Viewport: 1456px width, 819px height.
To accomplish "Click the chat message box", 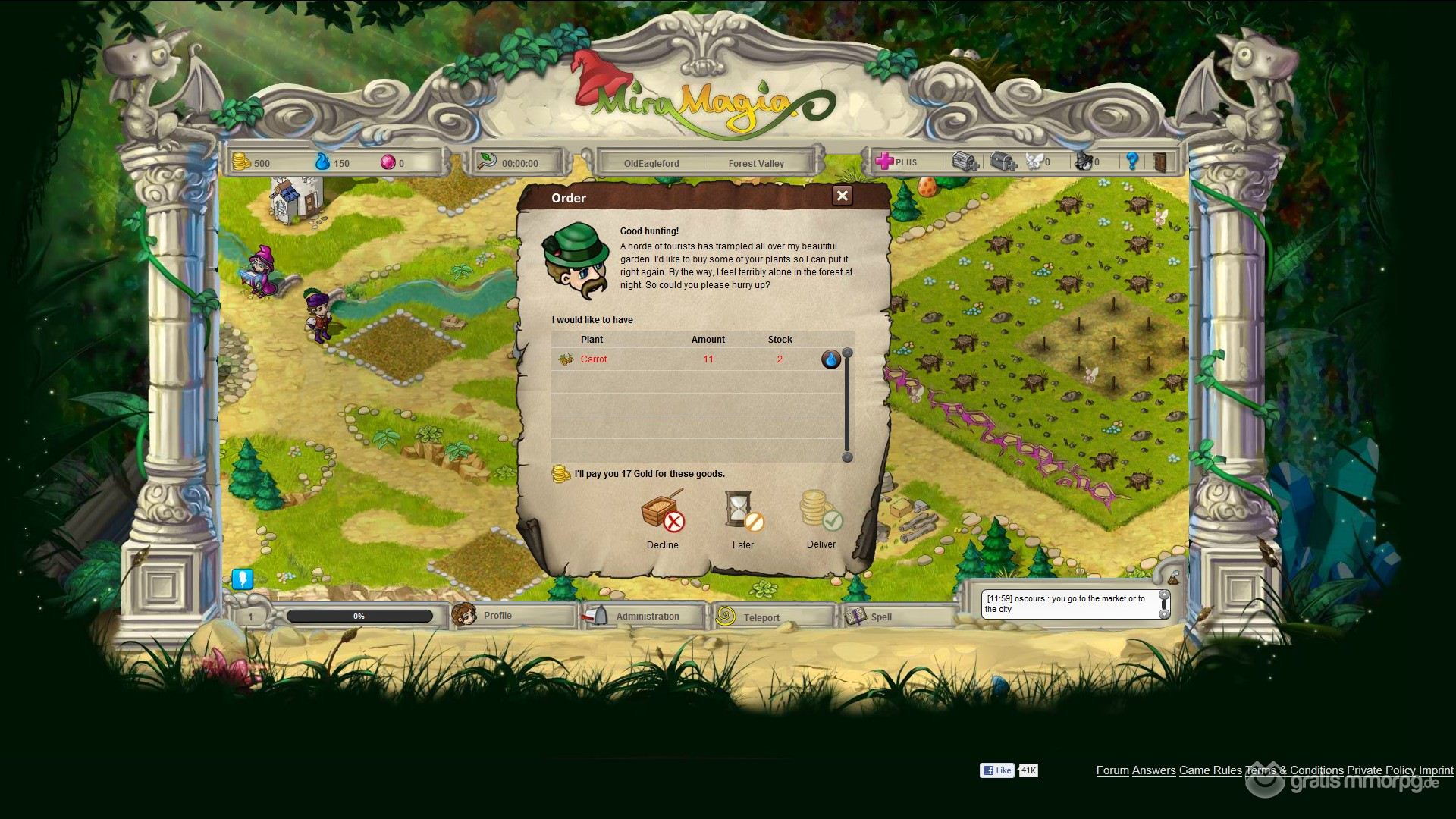I will pyautogui.click(x=1069, y=604).
